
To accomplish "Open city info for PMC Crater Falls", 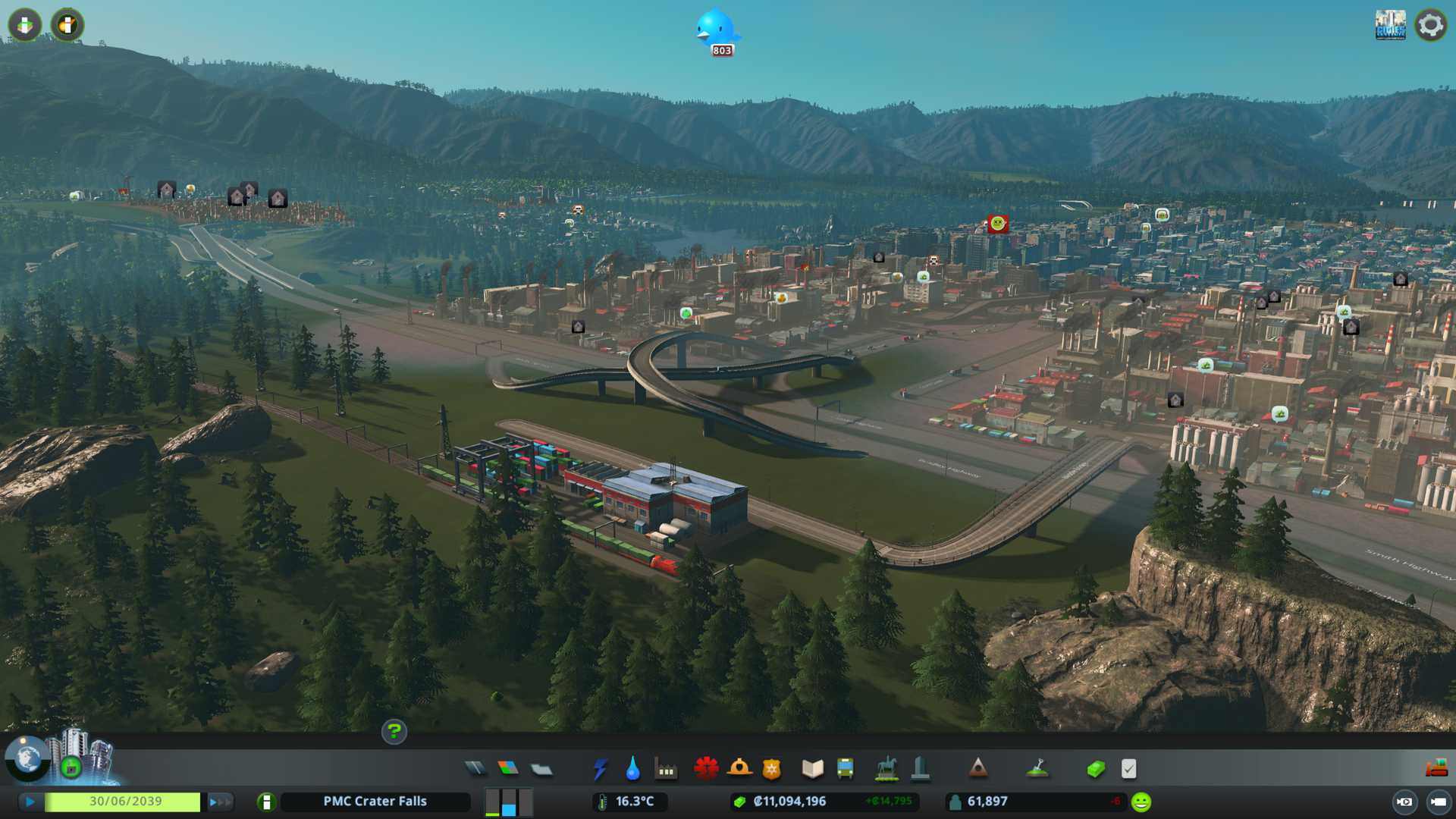I will point(375,802).
